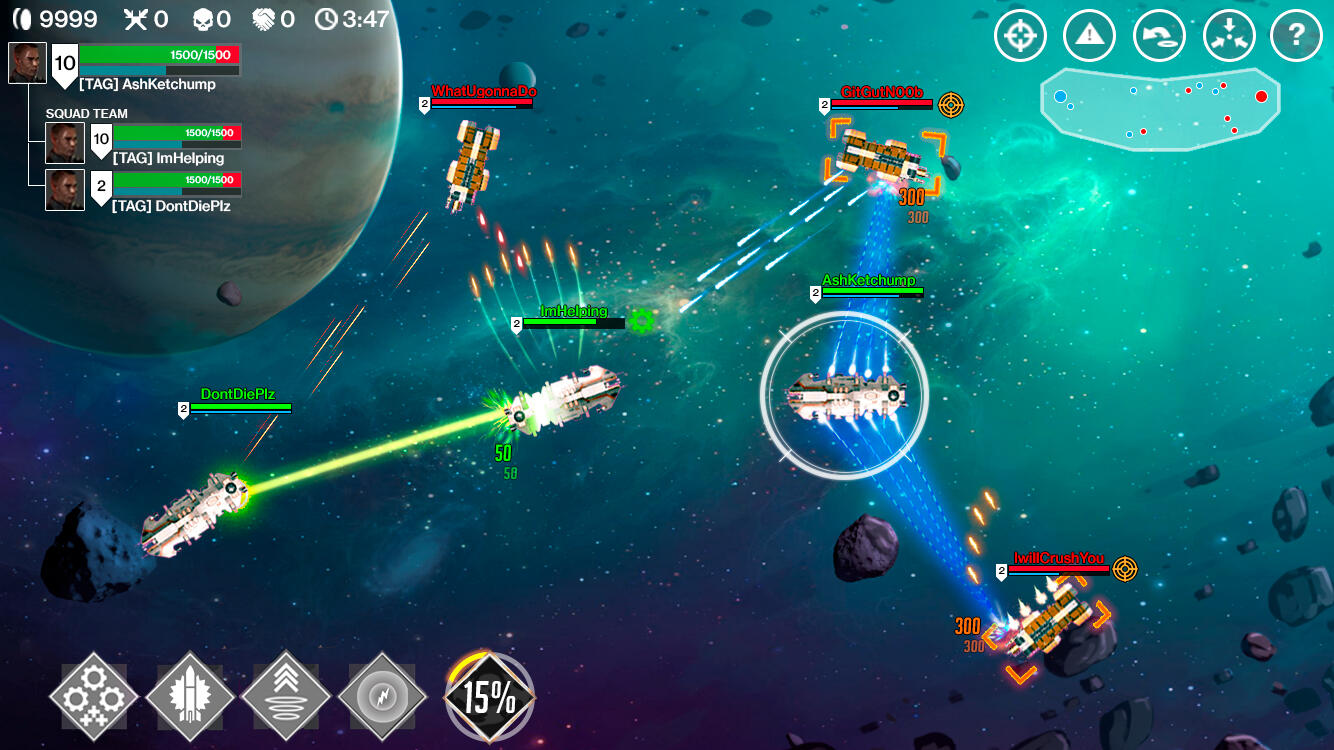Use the chevron boost ability
Screen dimensions: 1334x750
tap(285, 695)
